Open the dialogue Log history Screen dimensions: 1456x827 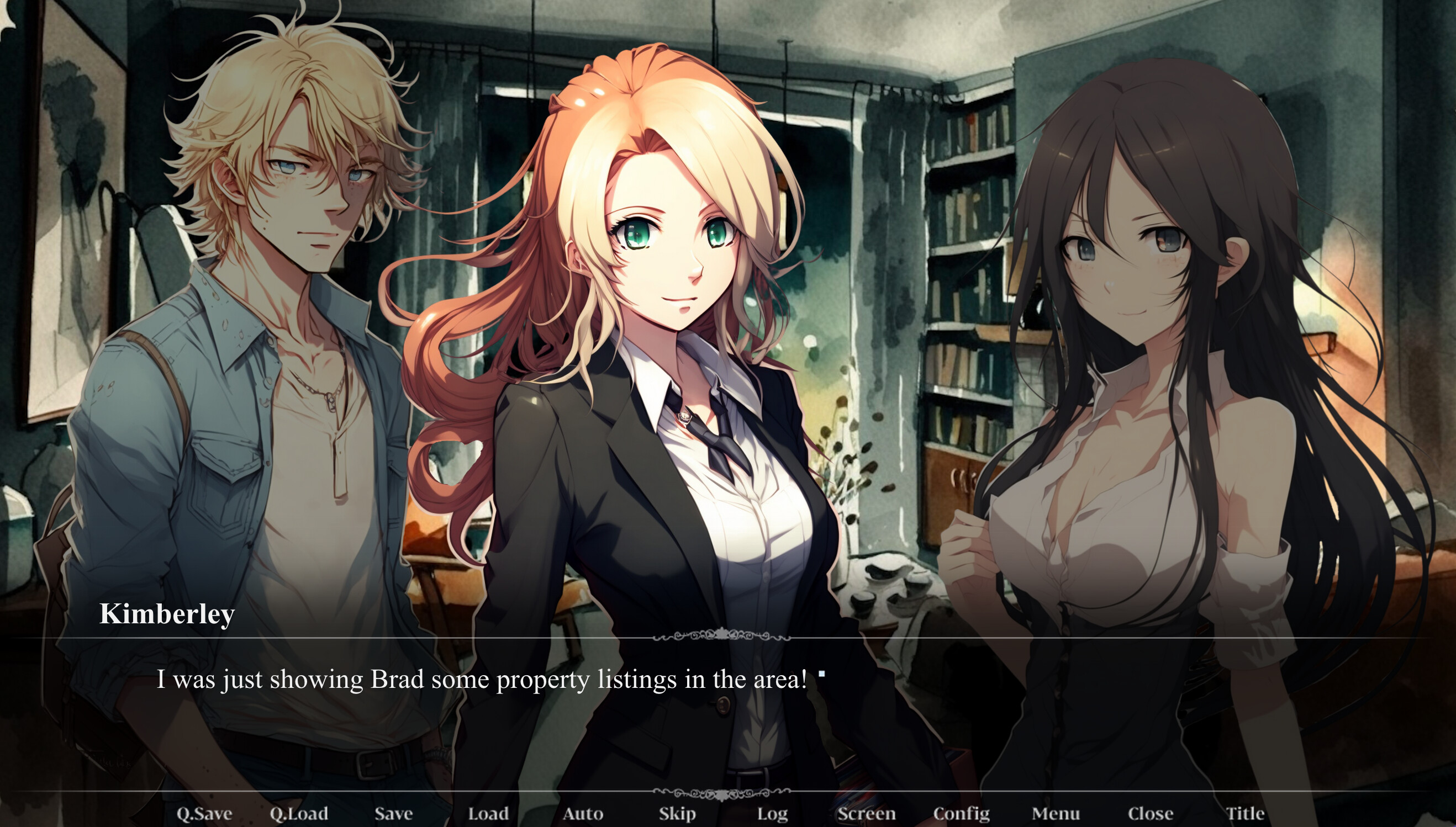click(x=772, y=813)
